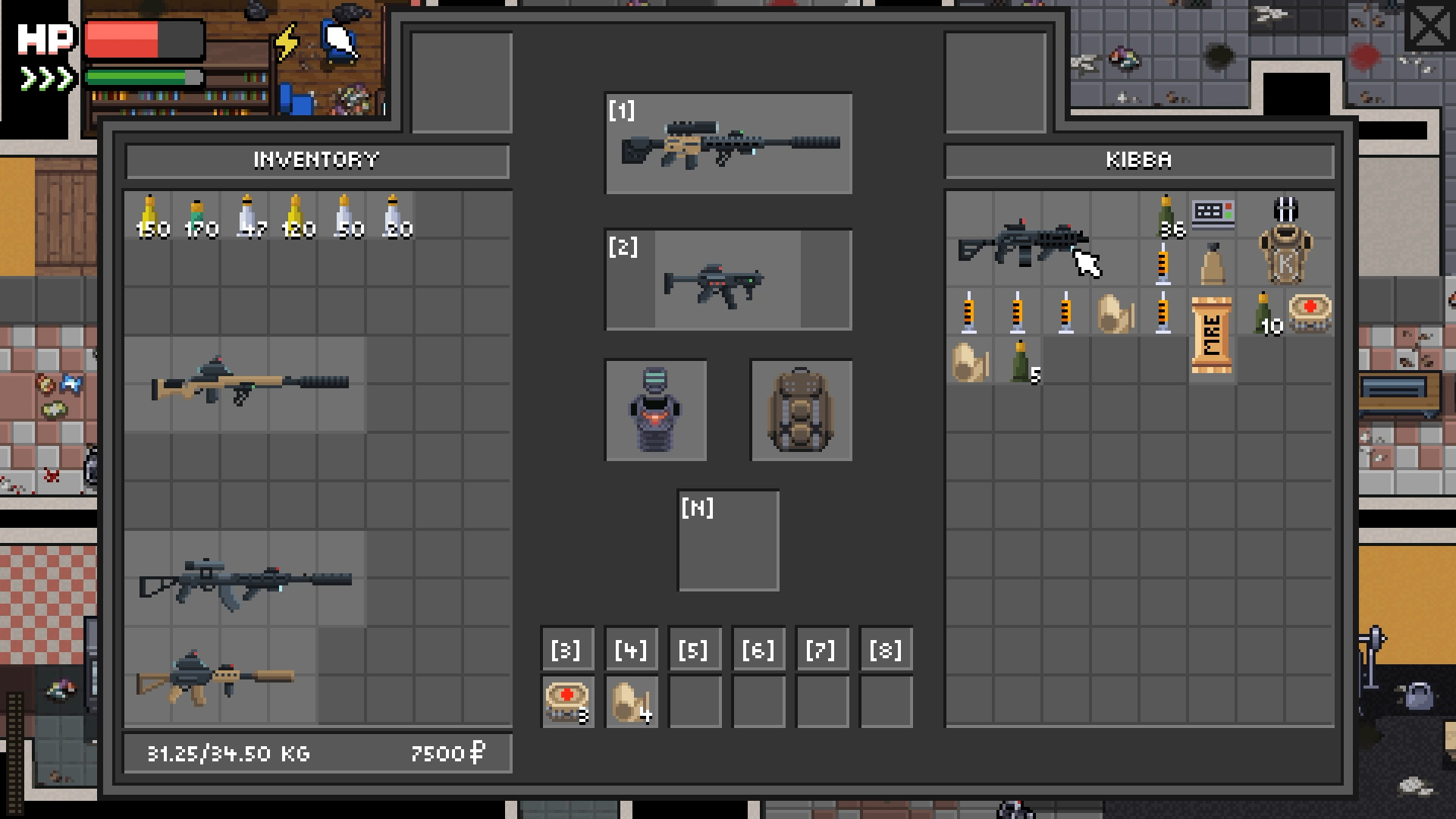The width and height of the screenshot is (1456, 819).
Task: Pick the MRE ration from Kibba's inventory
Action: 1213,334
